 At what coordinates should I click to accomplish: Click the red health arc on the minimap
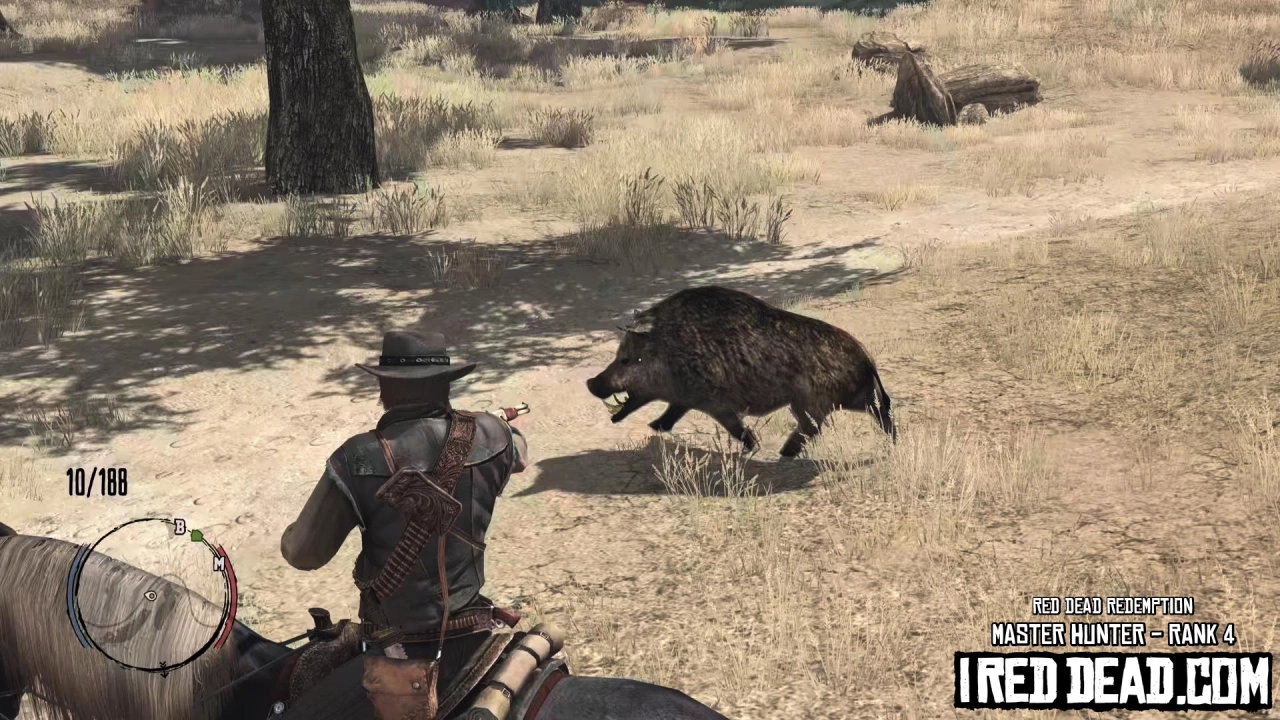232,600
